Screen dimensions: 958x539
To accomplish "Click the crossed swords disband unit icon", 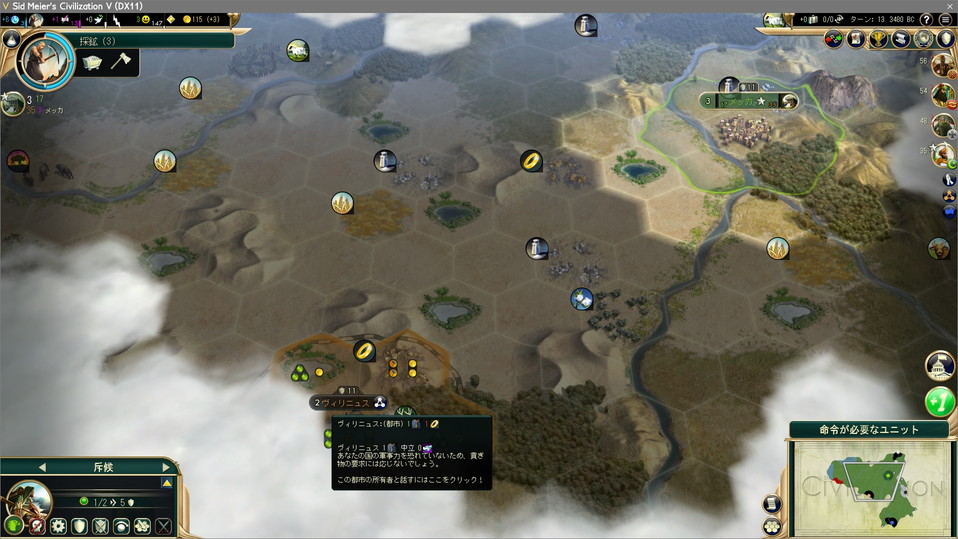I will [164, 525].
